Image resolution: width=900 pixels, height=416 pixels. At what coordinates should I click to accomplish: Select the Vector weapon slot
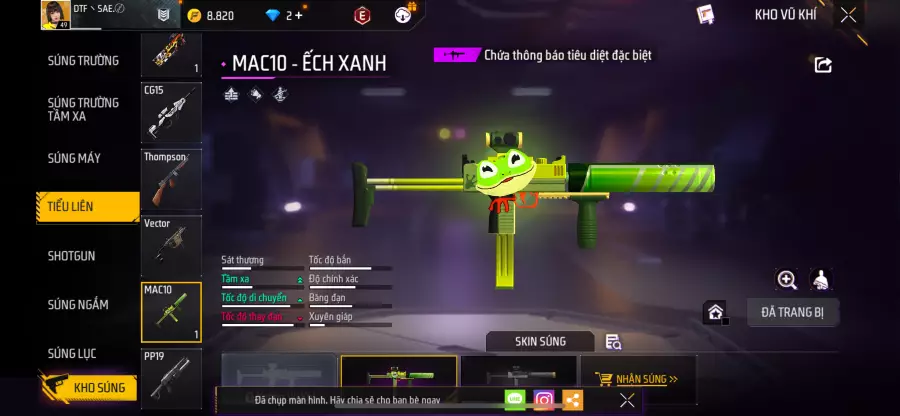click(x=171, y=246)
